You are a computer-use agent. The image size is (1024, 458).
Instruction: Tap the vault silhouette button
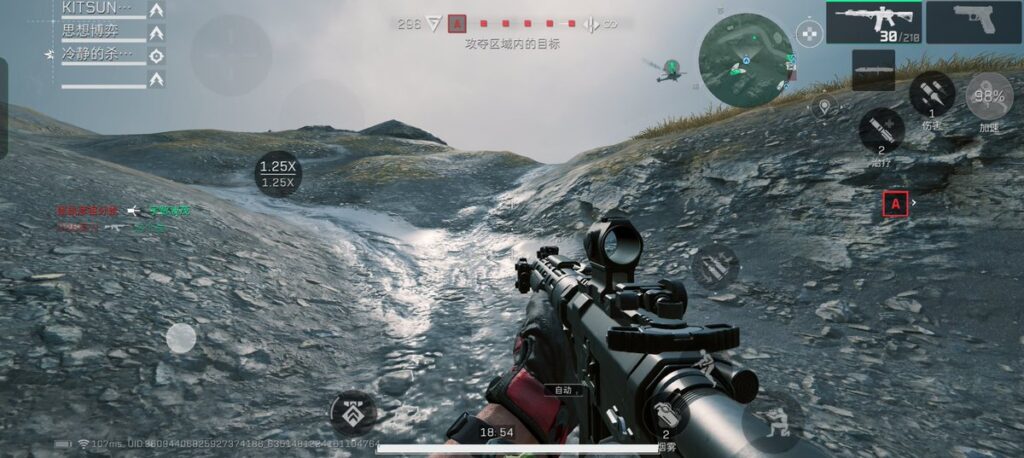pos(706,363)
